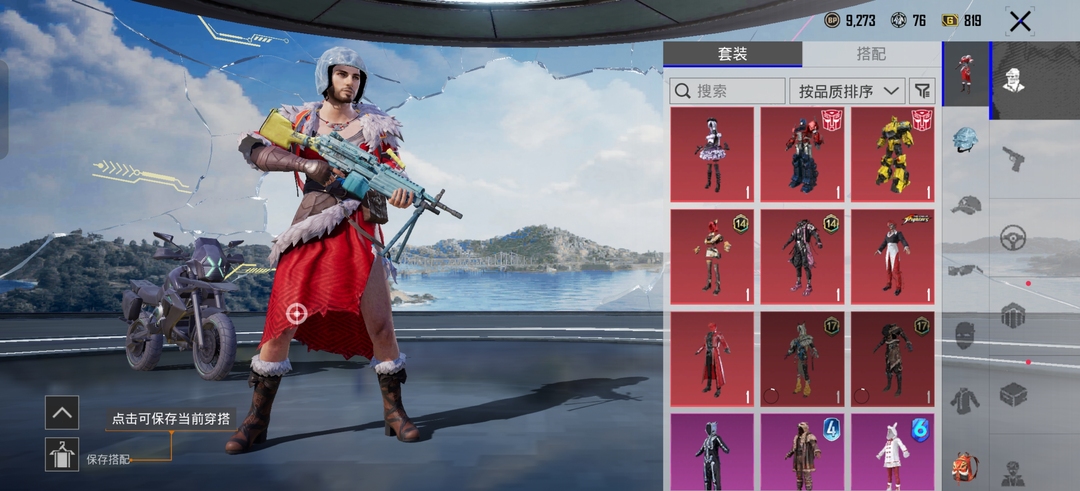Expand the up-arrow panel button

62,412
